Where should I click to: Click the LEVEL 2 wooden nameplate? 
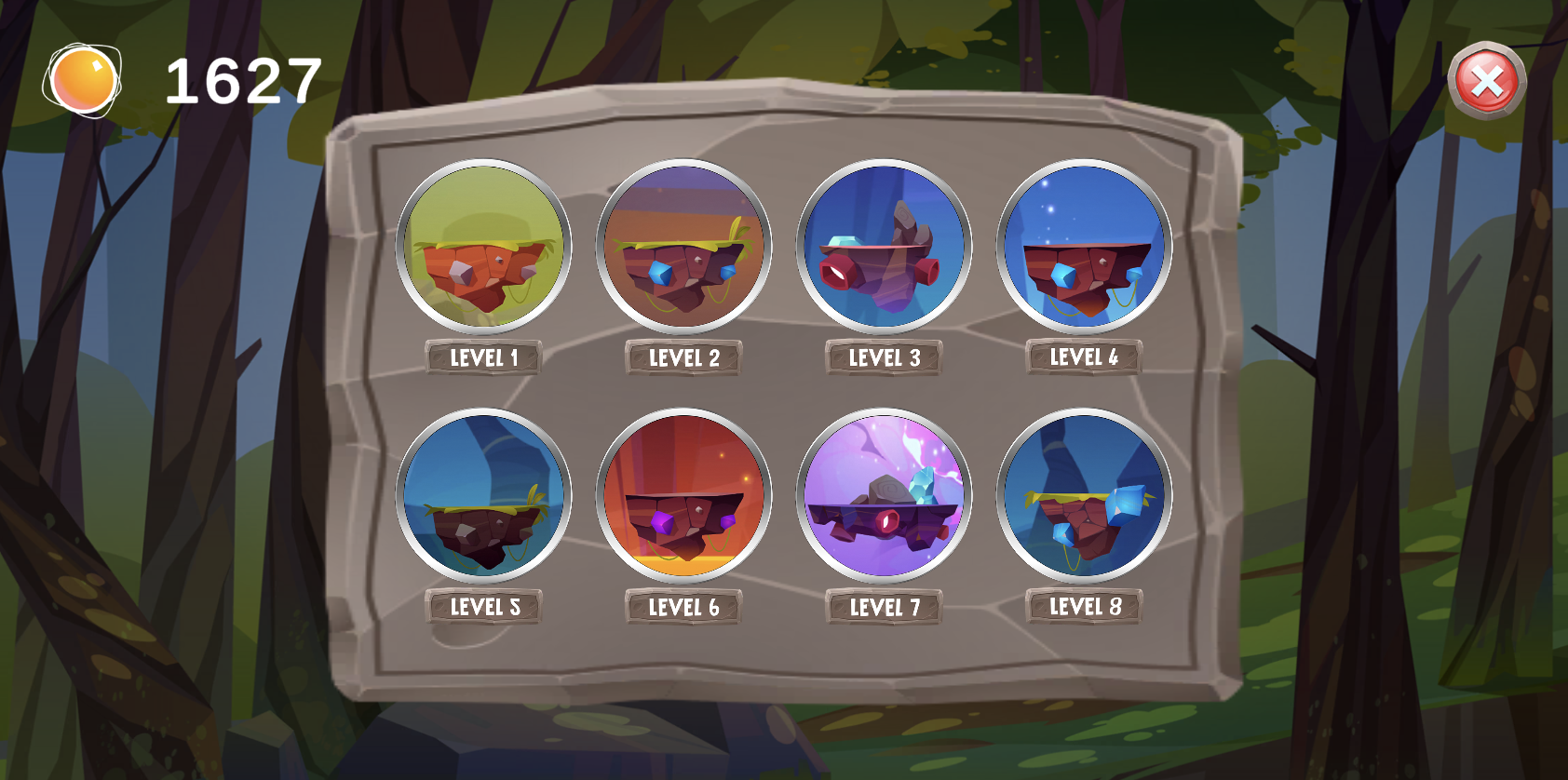[684, 358]
